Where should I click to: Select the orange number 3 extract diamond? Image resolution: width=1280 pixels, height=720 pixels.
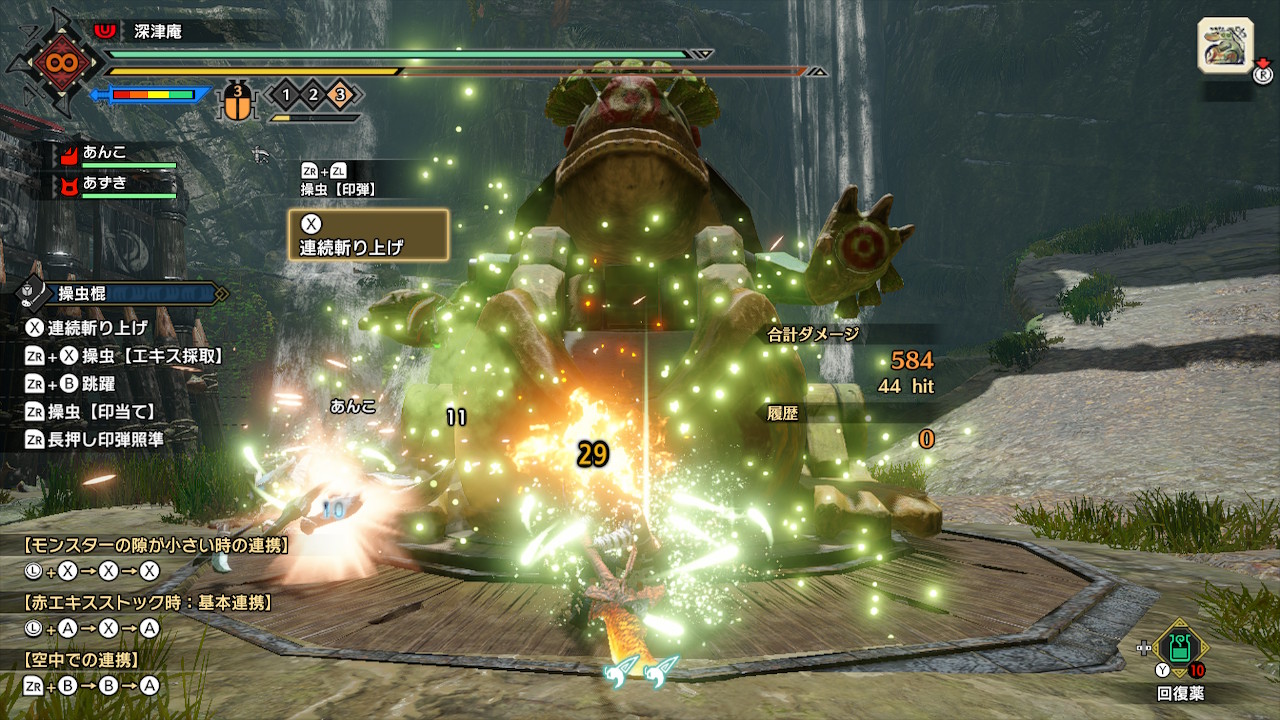point(339,96)
